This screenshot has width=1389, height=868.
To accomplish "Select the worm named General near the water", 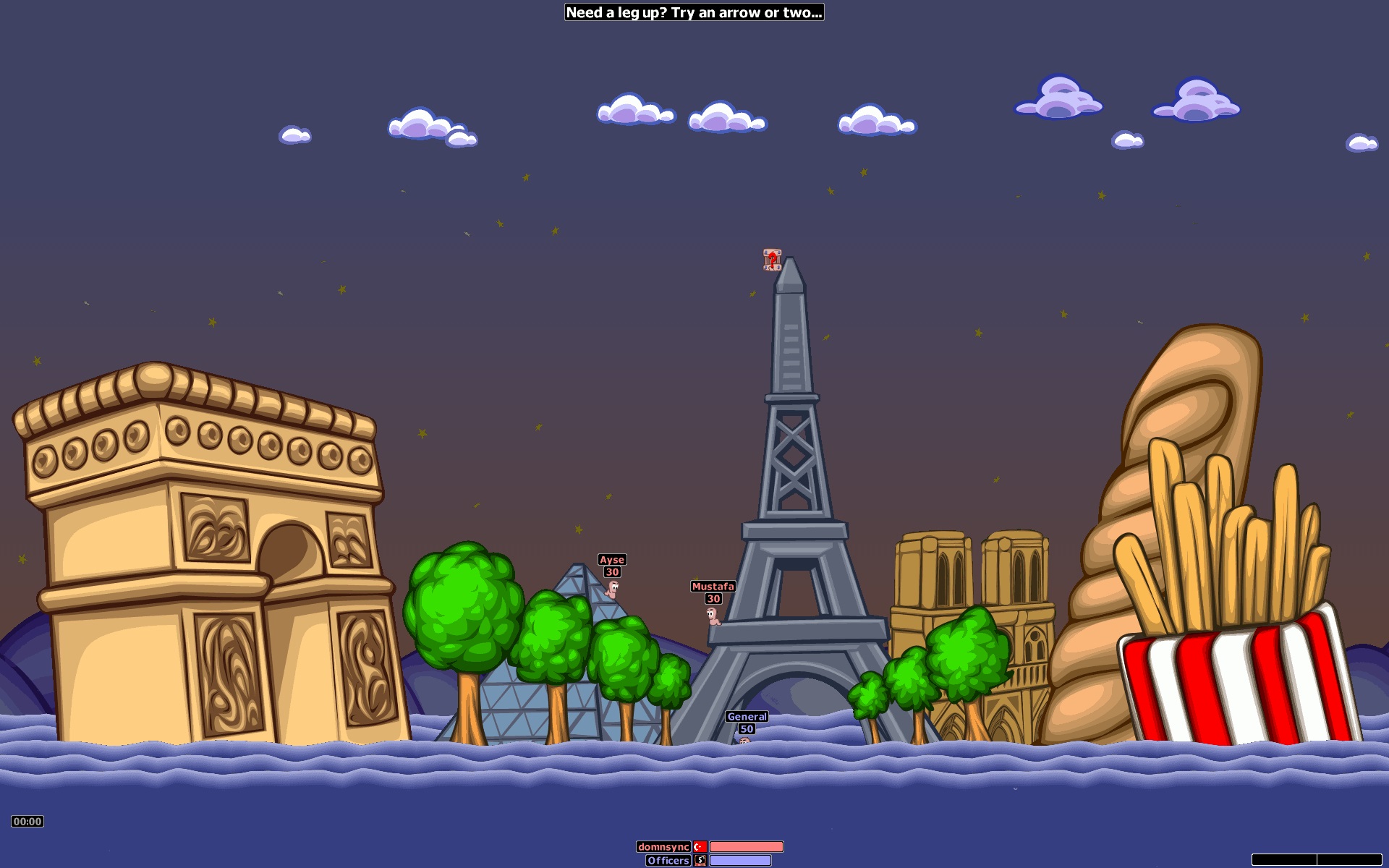I will click(745, 744).
